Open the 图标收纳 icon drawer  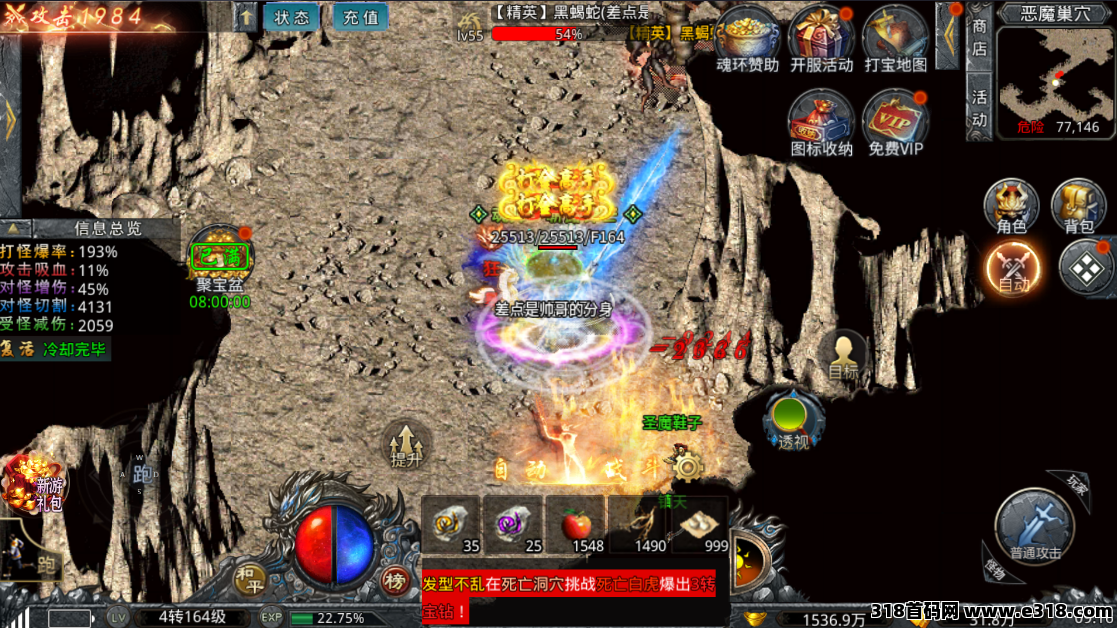coord(821,120)
